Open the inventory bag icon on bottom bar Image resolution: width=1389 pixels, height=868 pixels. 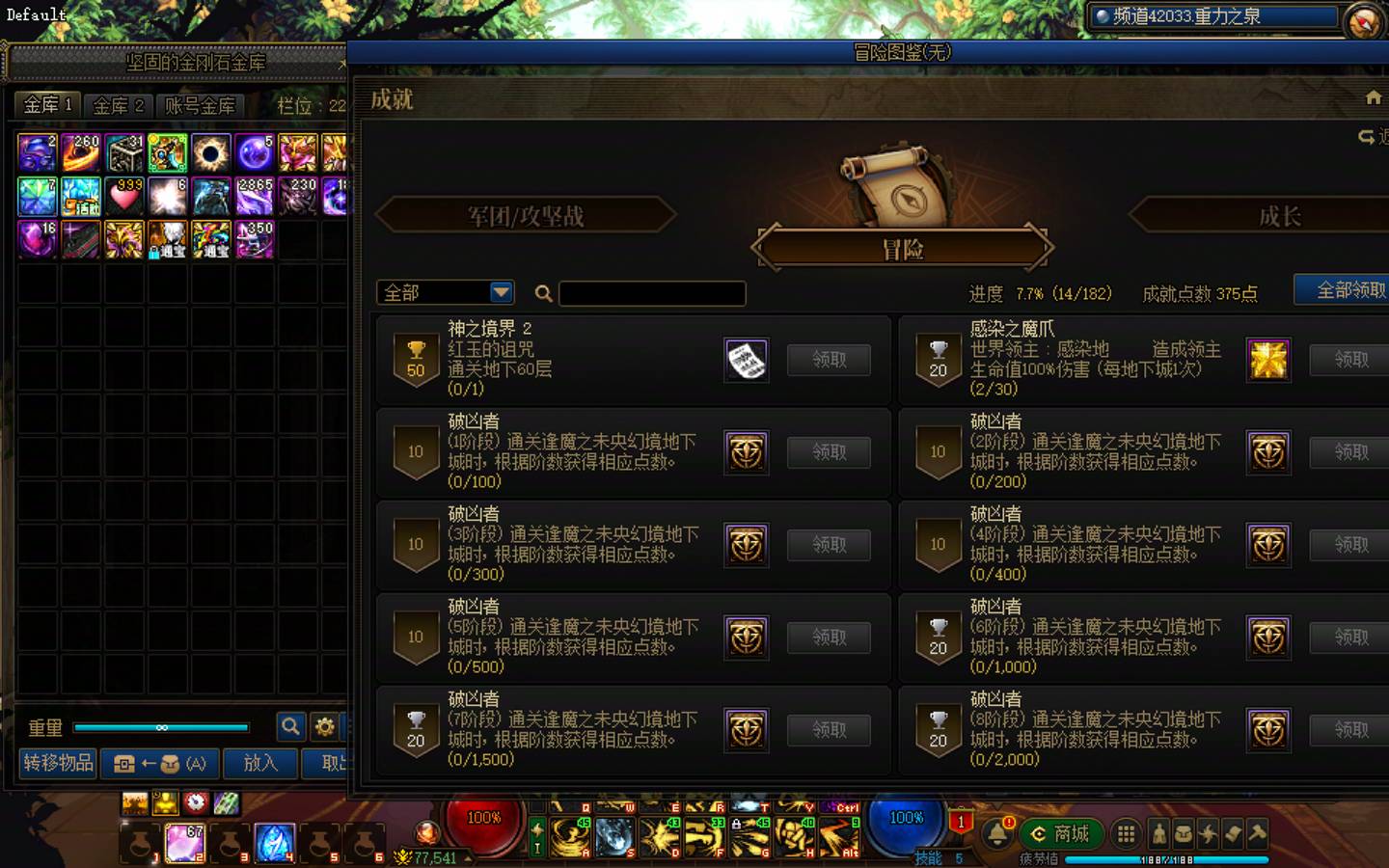pyautogui.click(x=1183, y=834)
